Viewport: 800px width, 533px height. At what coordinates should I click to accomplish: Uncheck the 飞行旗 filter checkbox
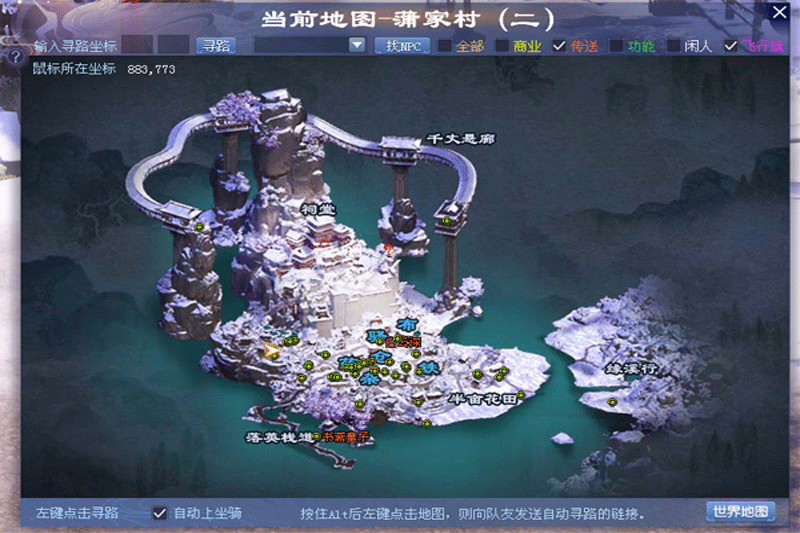tap(731, 46)
